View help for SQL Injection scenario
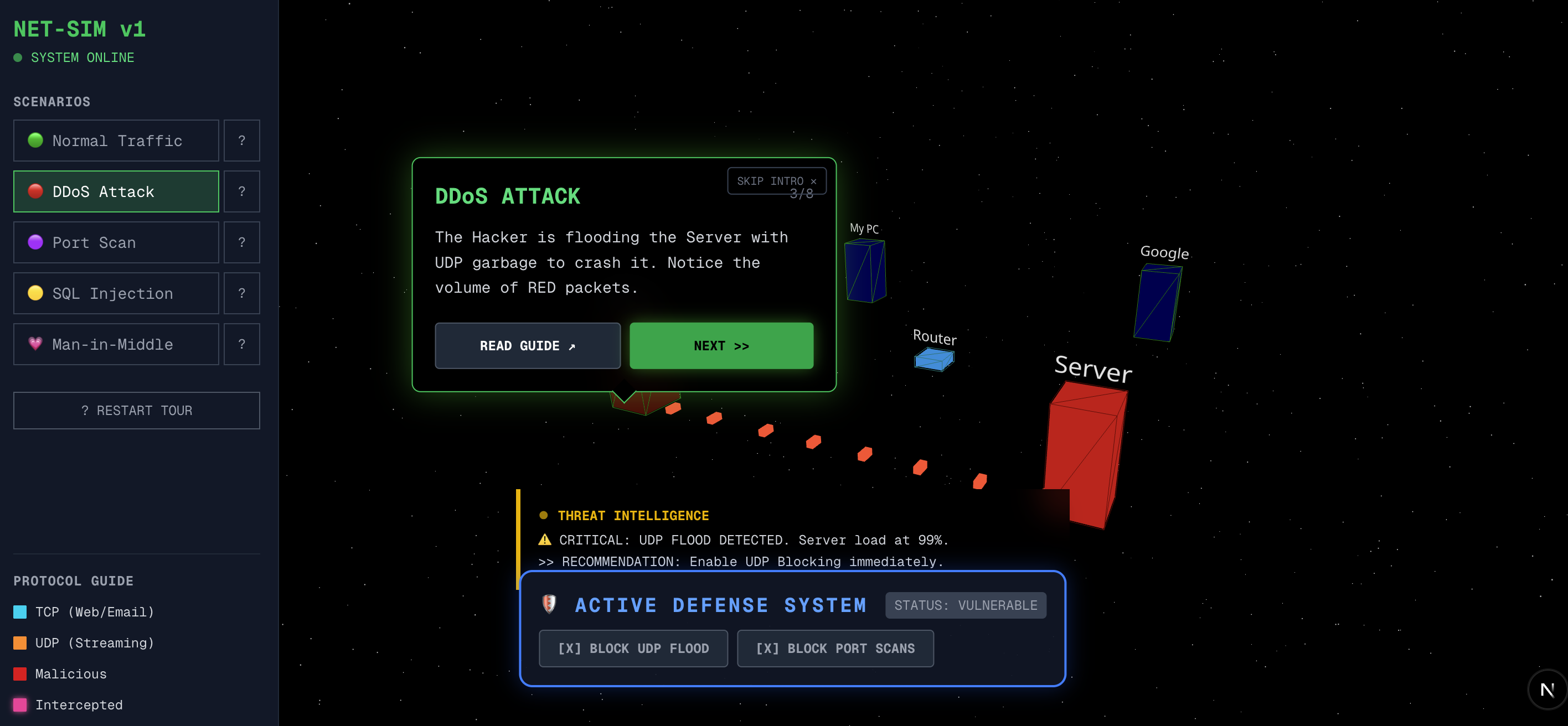 241,293
